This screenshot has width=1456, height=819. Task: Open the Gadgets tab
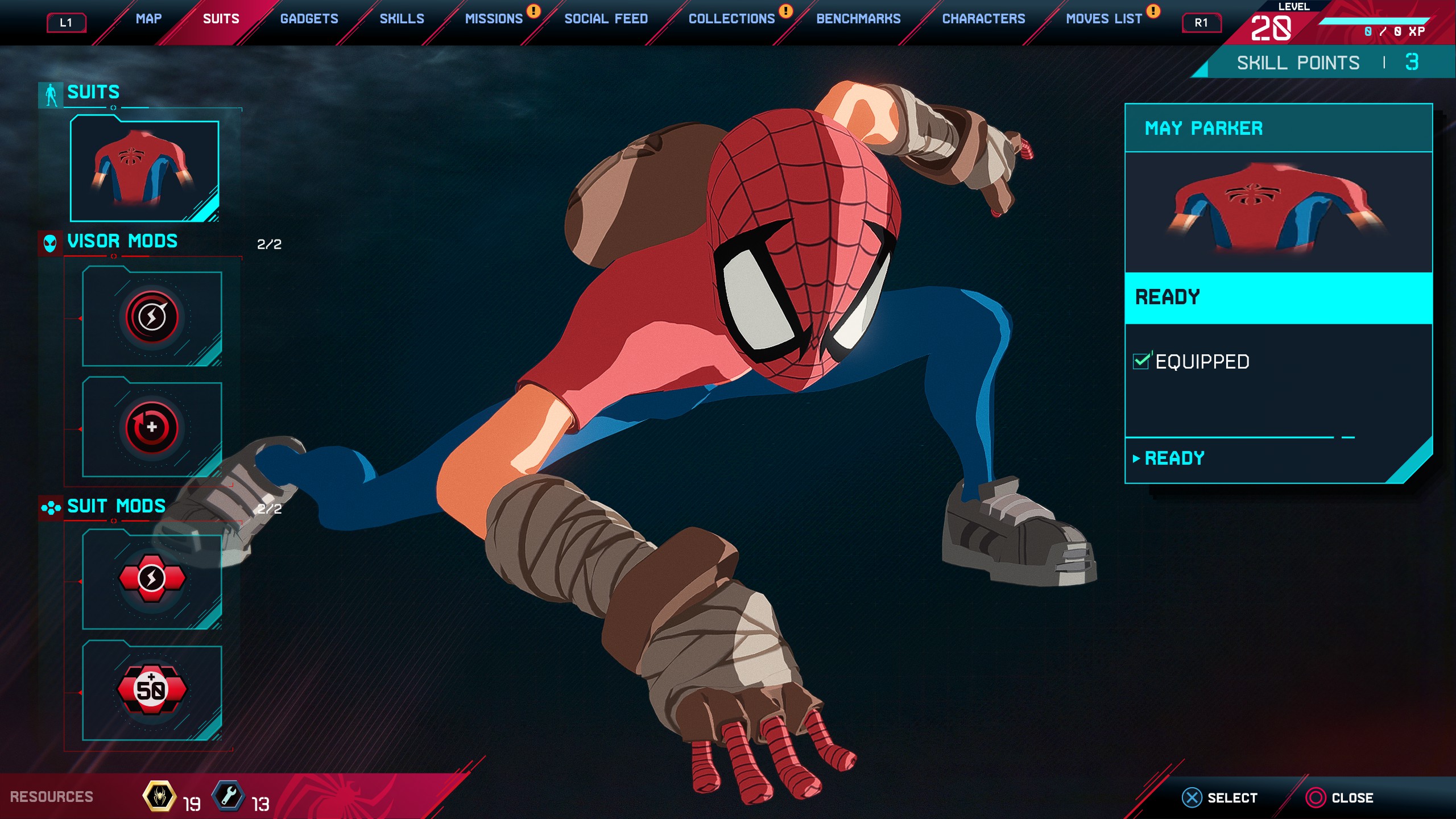coord(309,19)
